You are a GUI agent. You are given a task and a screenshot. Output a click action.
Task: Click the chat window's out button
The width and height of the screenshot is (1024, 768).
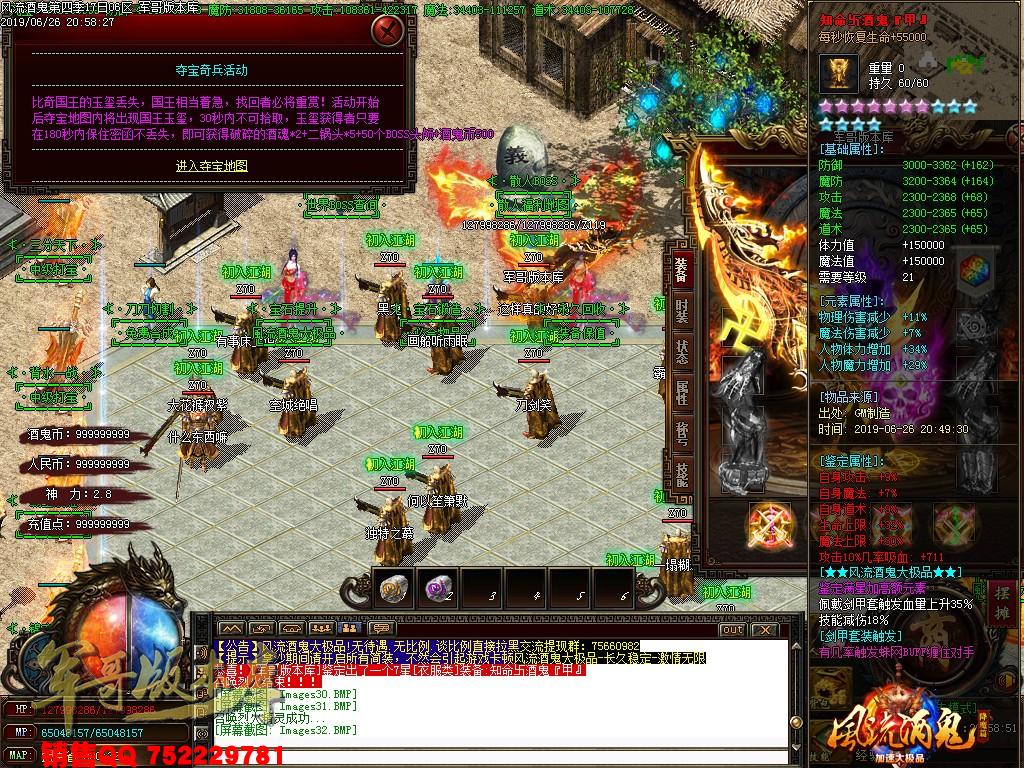click(732, 629)
